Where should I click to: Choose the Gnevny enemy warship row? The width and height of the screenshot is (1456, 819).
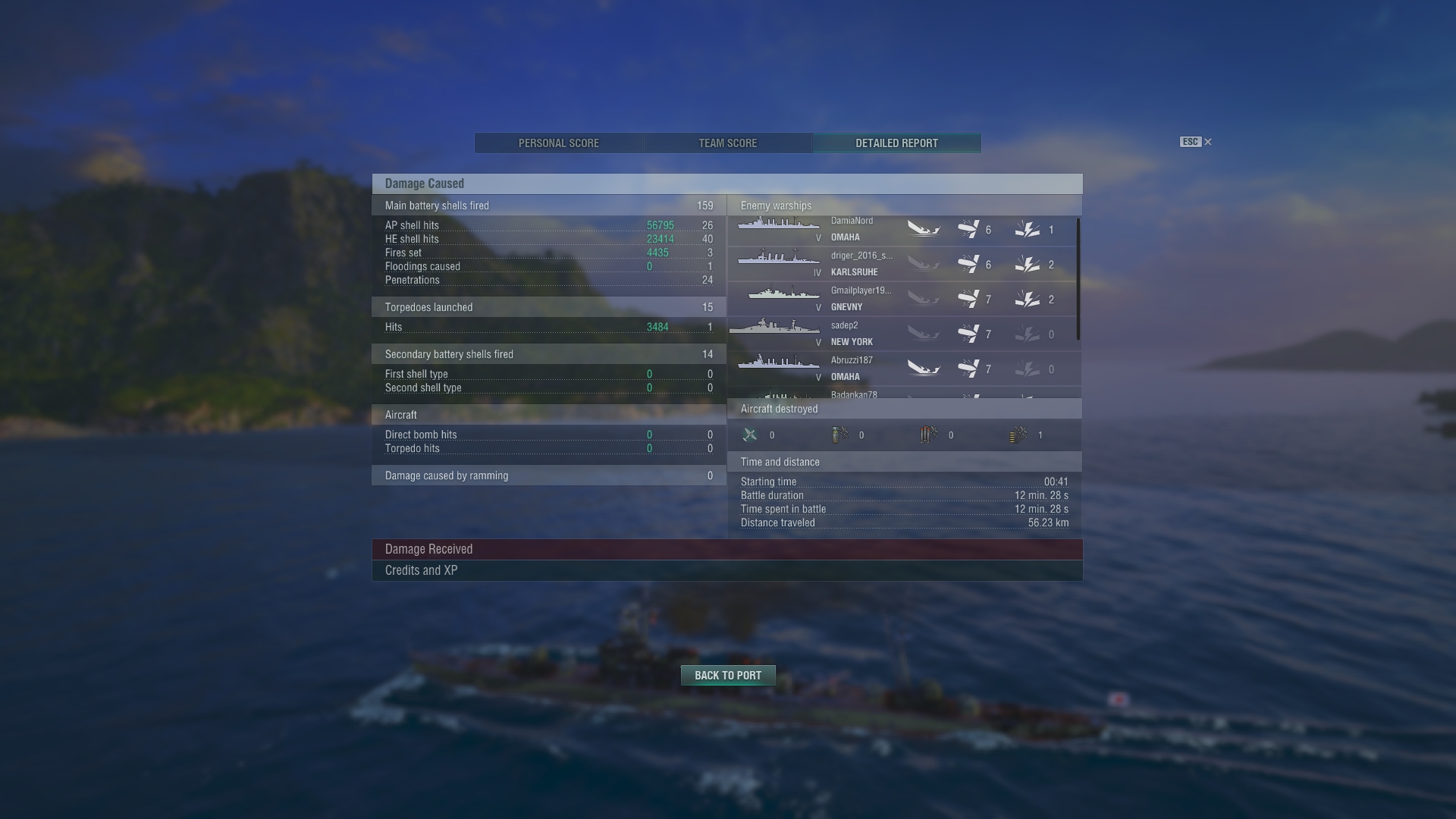coord(901,299)
